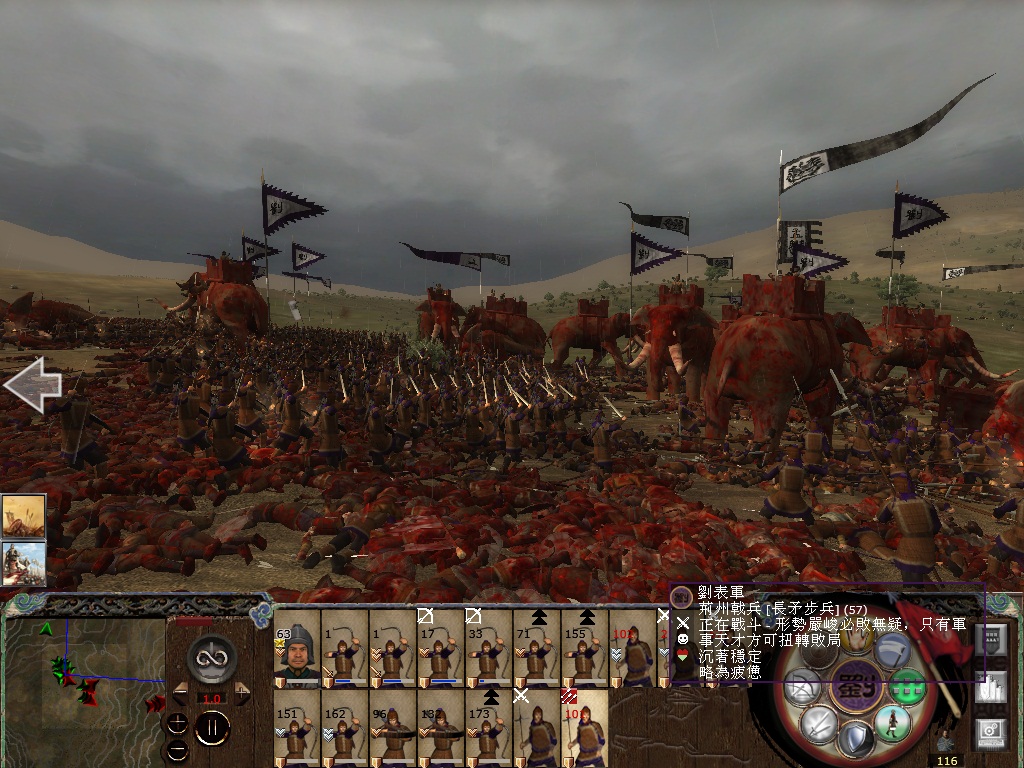Click the battle minimap radar
Image resolution: width=1024 pixels, height=768 pixels.
(85, 679)
